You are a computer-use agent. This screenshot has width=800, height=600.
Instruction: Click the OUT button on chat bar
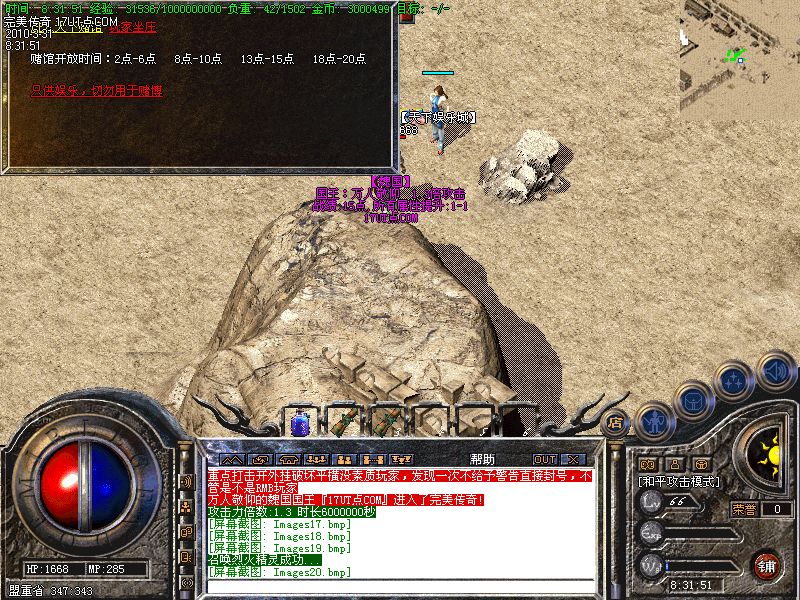(x=545, y=460)
